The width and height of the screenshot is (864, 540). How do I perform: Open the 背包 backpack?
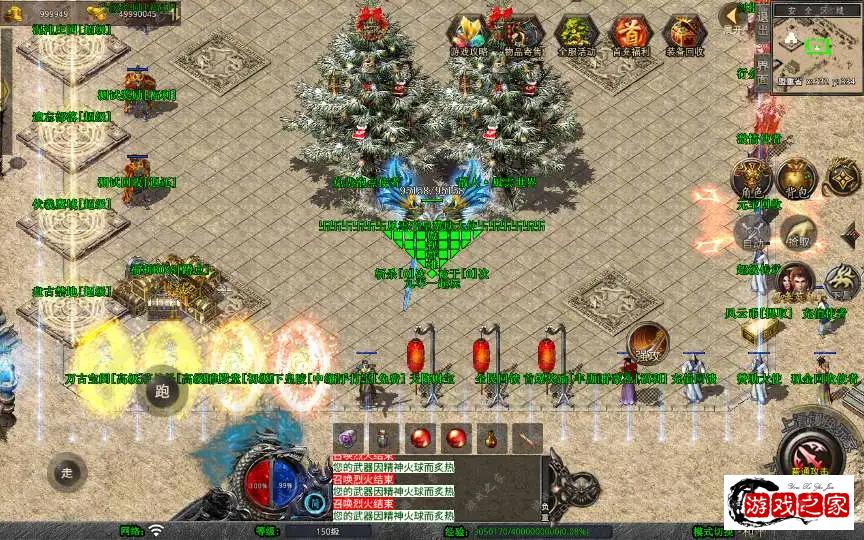[796, 180]
